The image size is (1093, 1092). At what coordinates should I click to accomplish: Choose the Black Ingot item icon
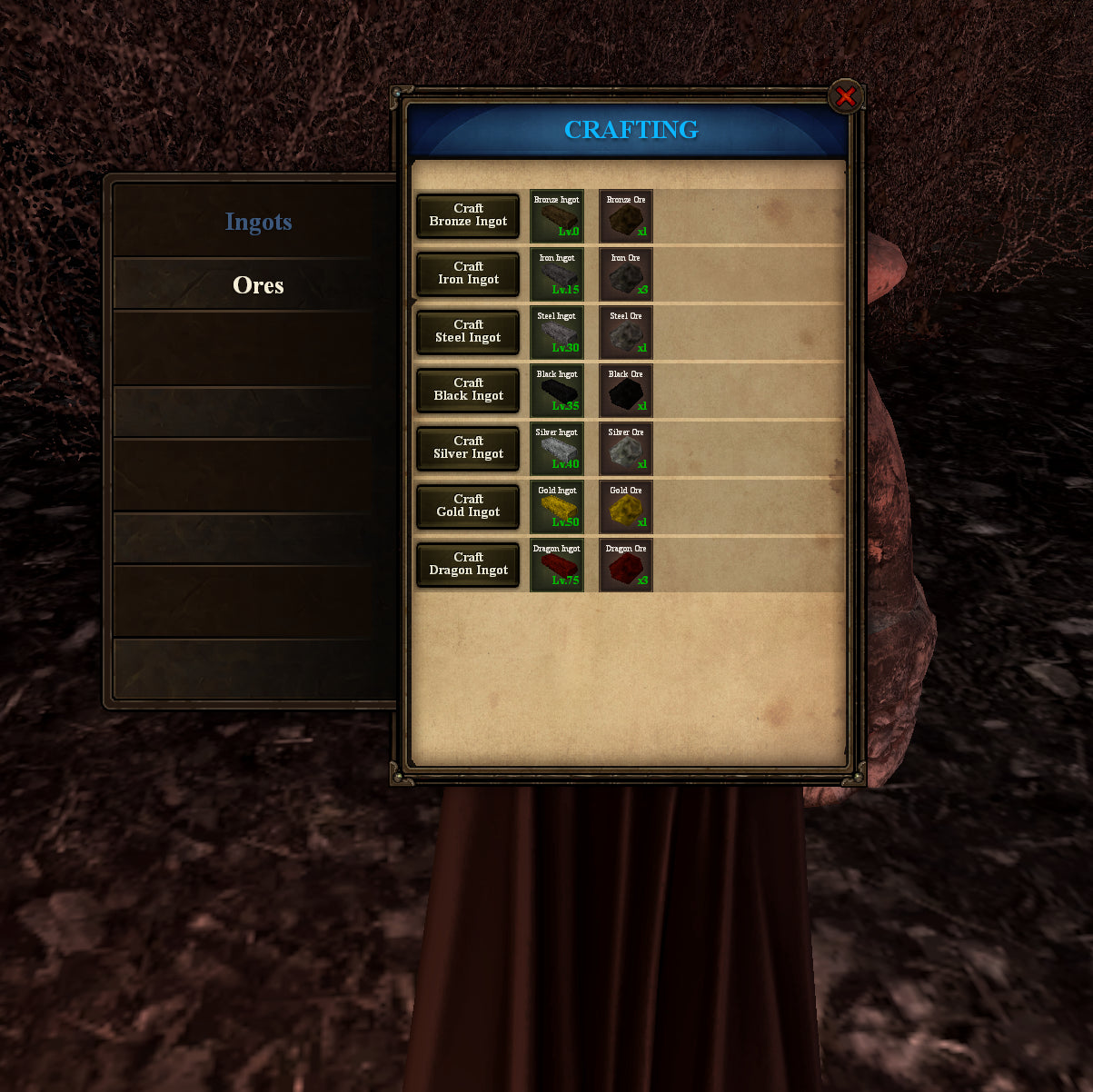coord(557,391)
